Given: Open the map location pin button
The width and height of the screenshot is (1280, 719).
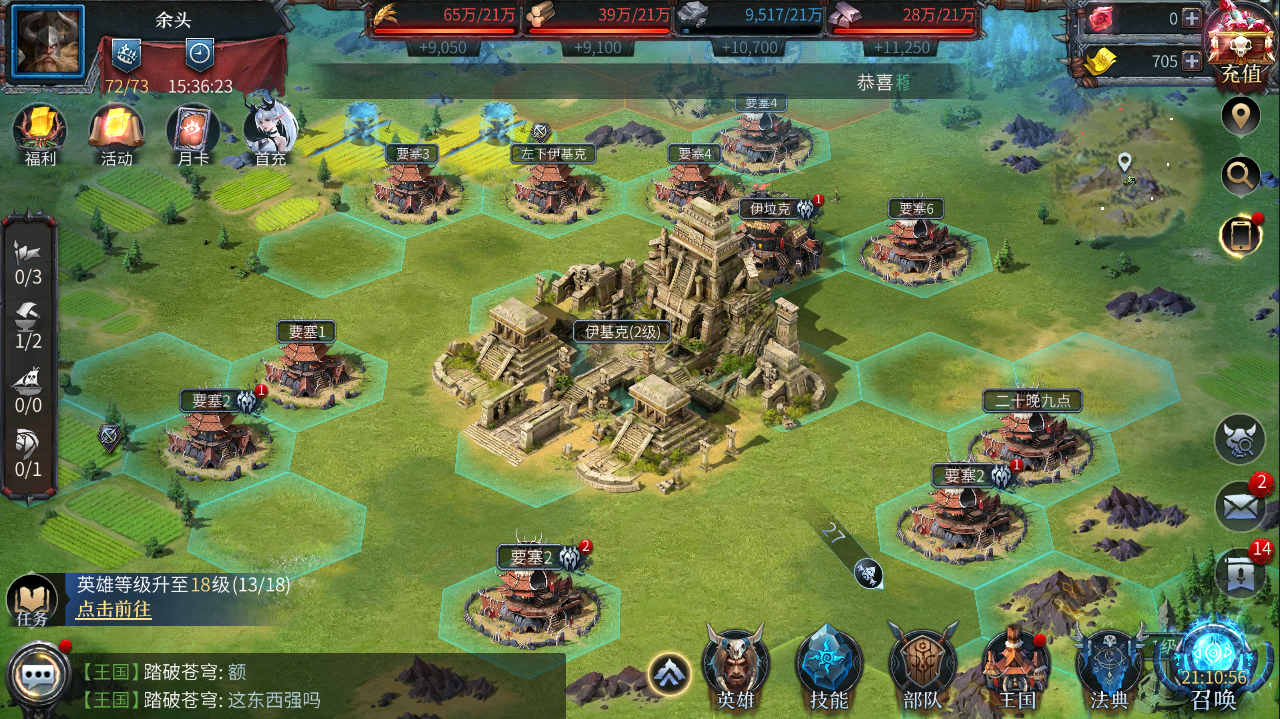Looking at the screenshot, I should click(x=1240, y=117).
